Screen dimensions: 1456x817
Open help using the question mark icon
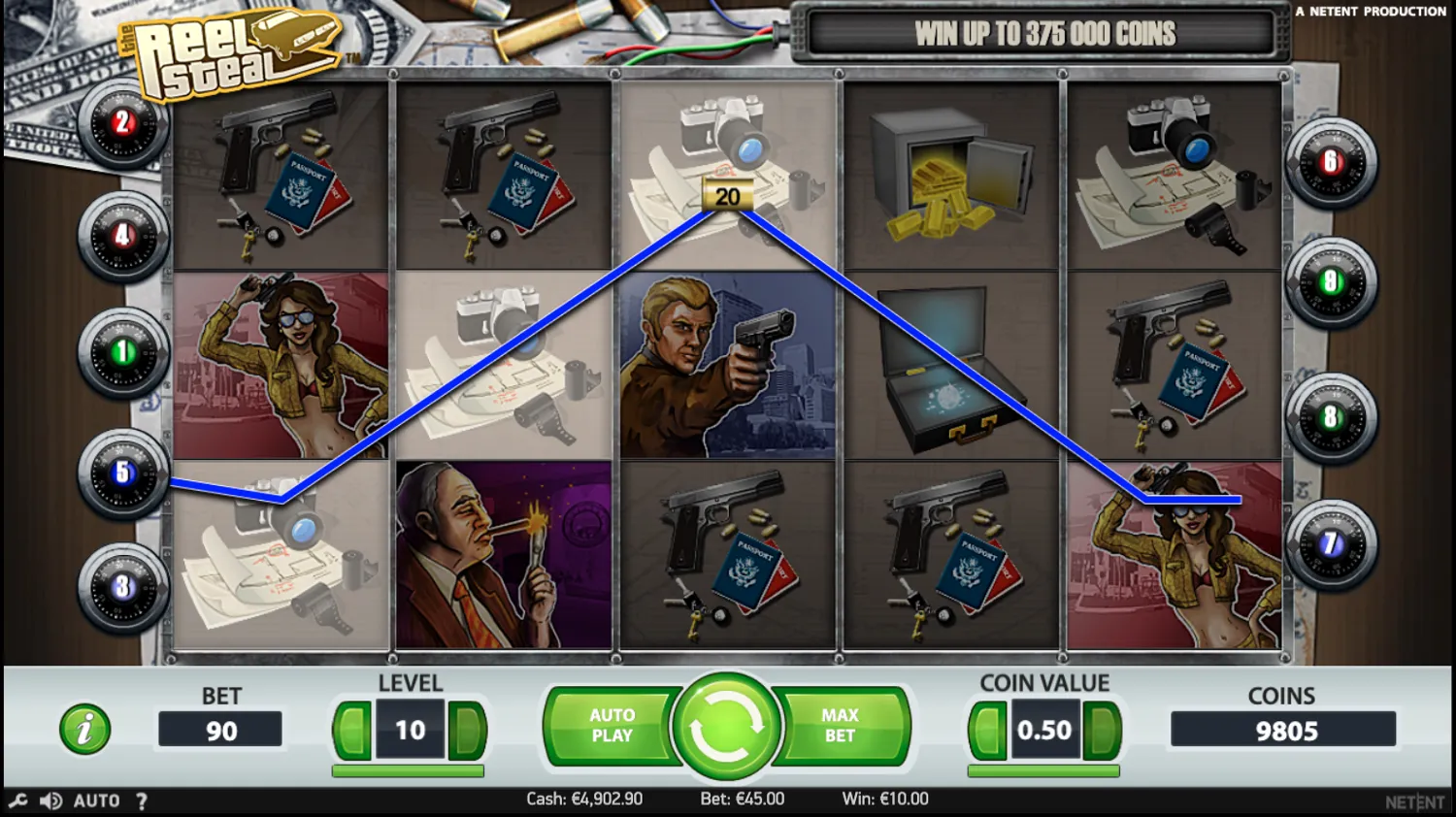(143, 801)
